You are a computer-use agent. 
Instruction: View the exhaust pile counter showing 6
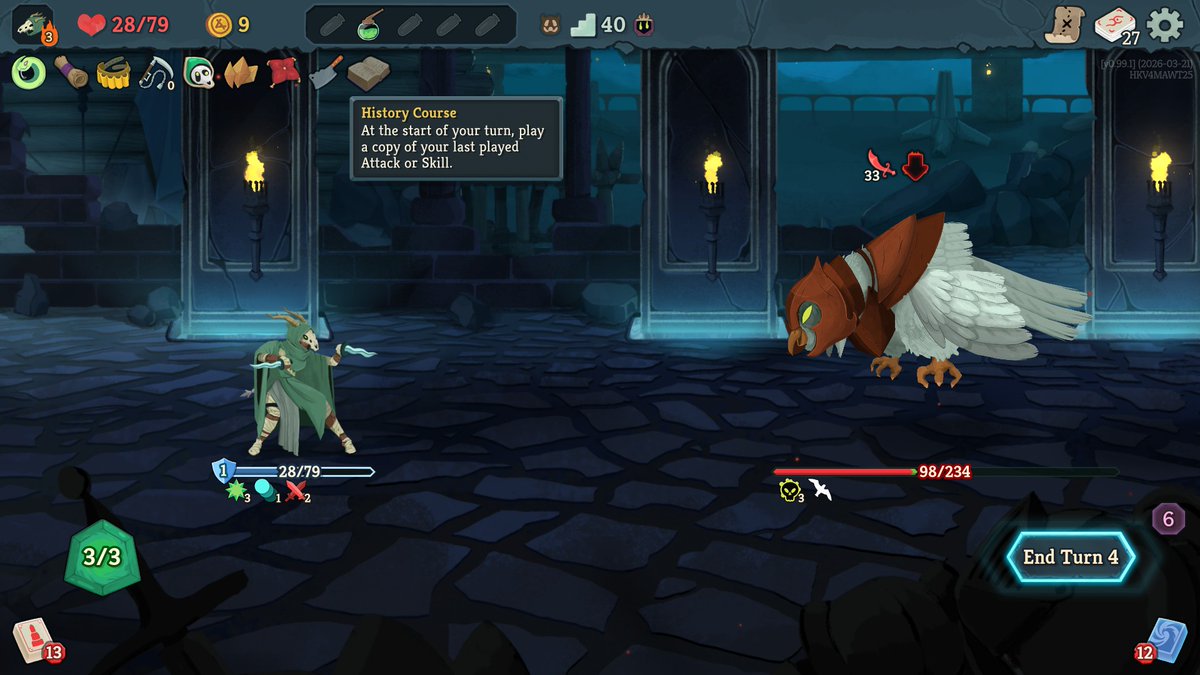click(1168, 519)
